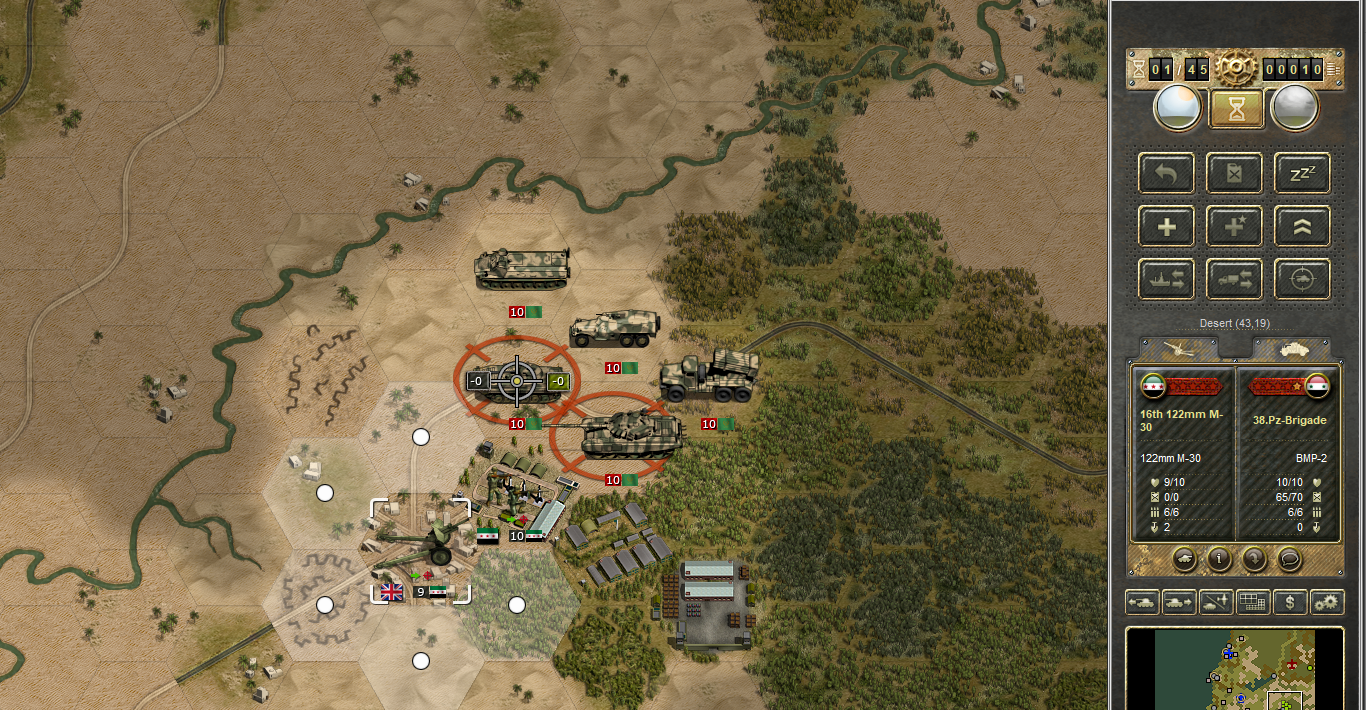Open the purchase screen dollar button

click(x=1290, y=602)
